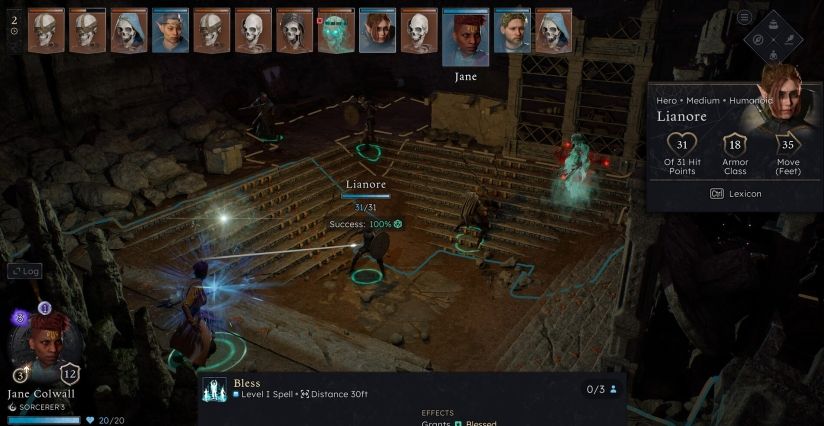Select the teal ghost portrait in turn order
The height and width of the screenshot is (426, 824).
pyautogui.click(x=335, y=31)
